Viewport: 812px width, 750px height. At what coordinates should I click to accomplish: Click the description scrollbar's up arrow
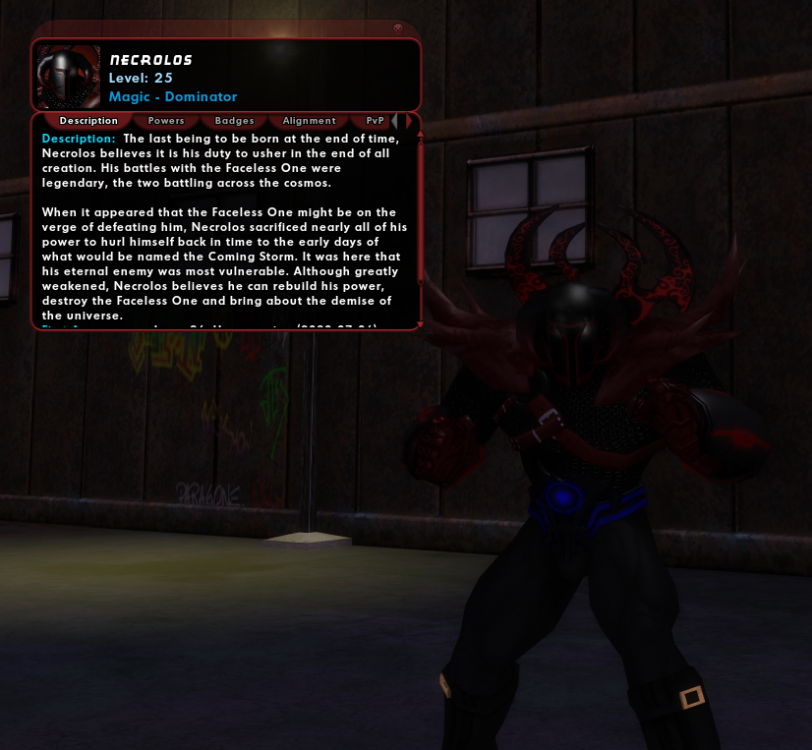(420, 134)
